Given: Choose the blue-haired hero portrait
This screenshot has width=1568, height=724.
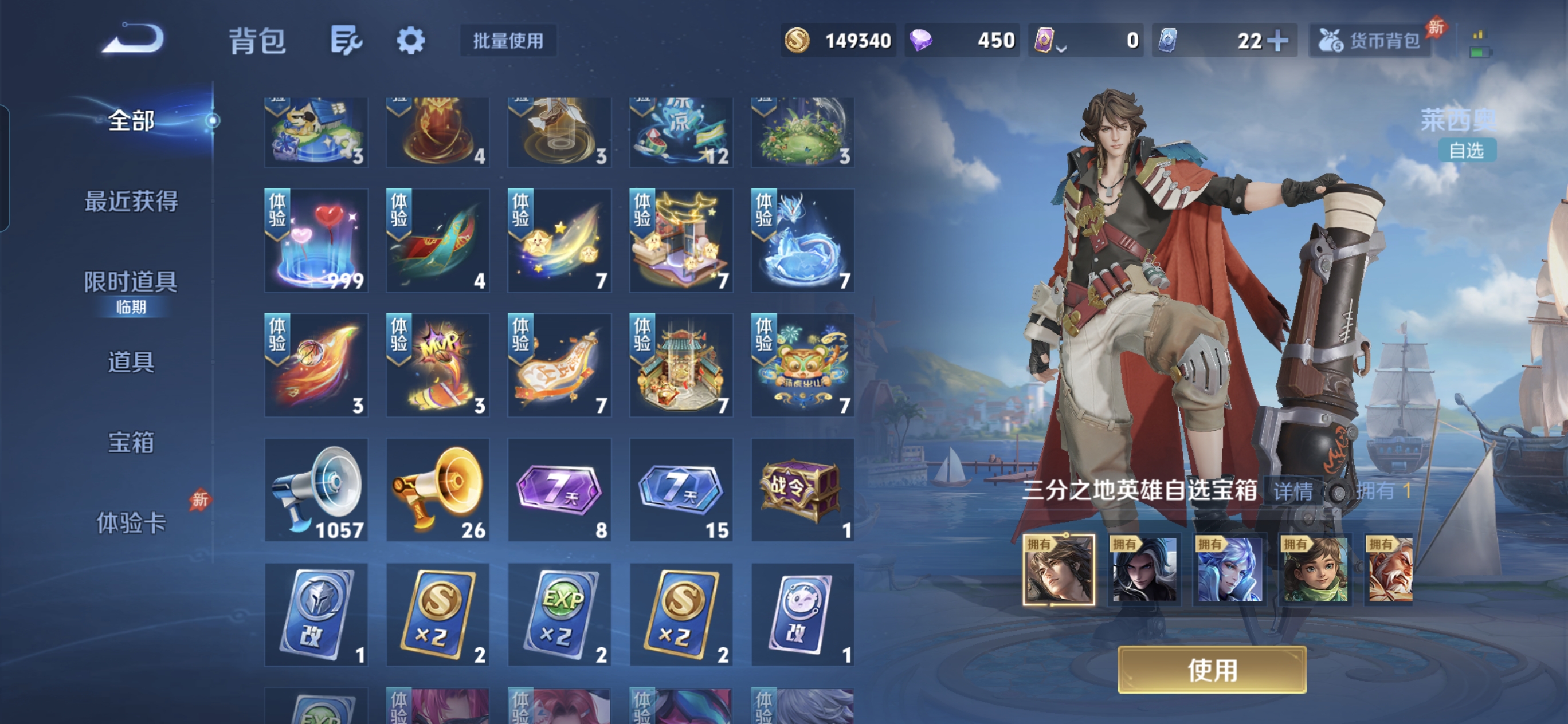Looking at the screenshot, I should (x=1229, y=570).
